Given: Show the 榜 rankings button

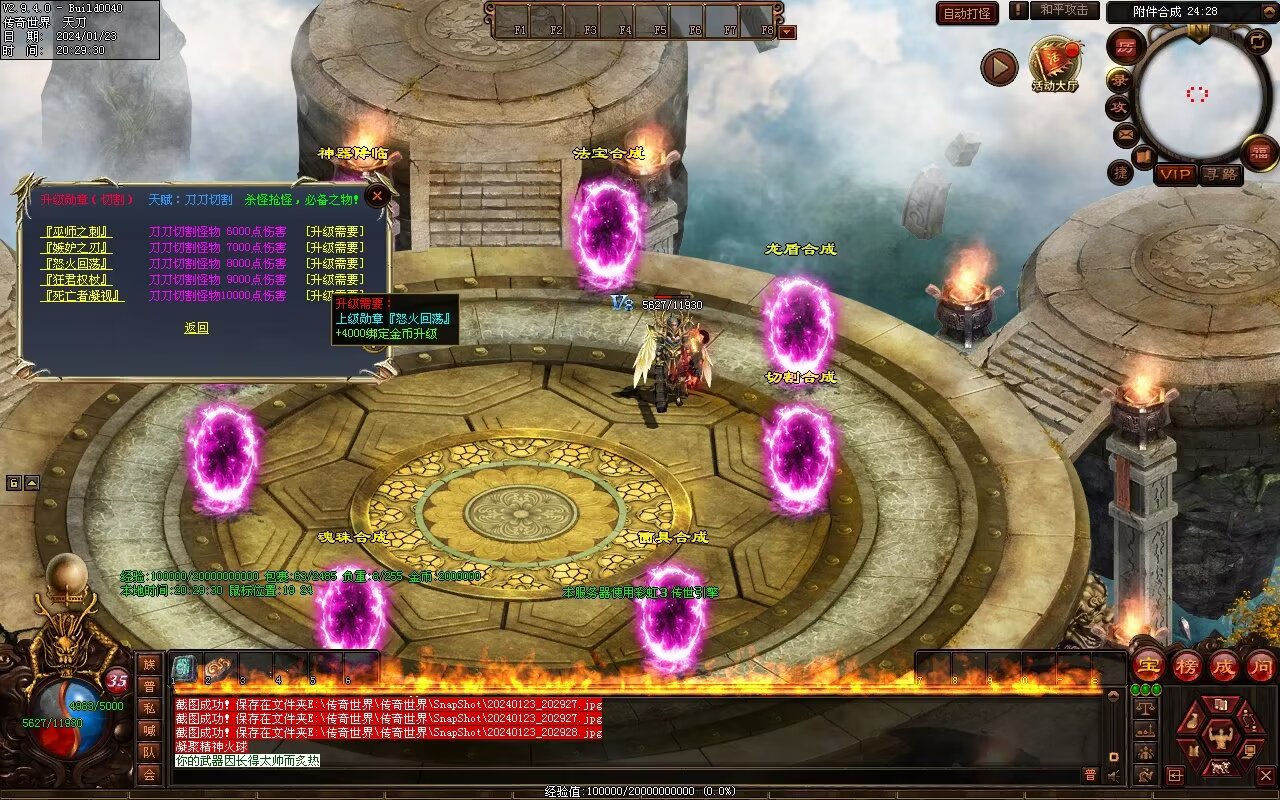Looking at the screenshot, I should [1187, 665].
